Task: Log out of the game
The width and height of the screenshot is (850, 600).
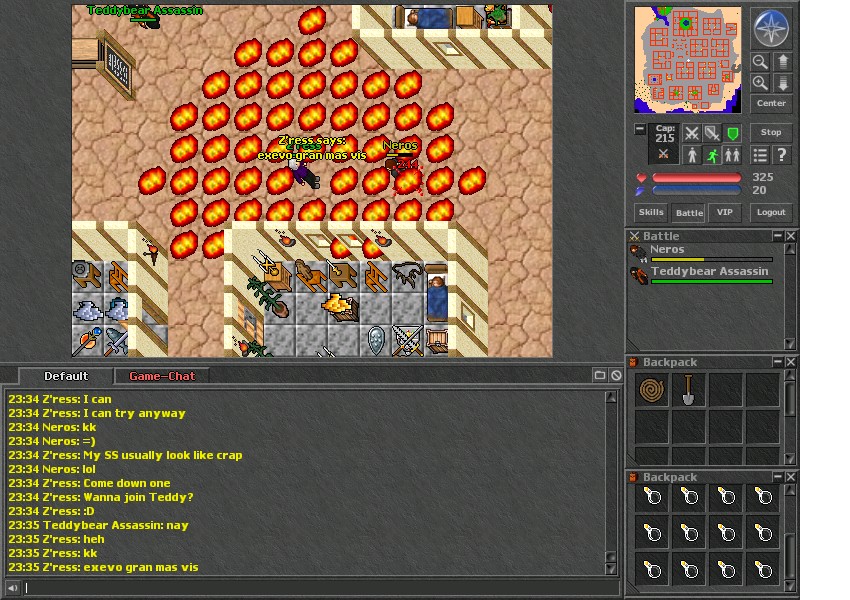Action: point(771,212)
